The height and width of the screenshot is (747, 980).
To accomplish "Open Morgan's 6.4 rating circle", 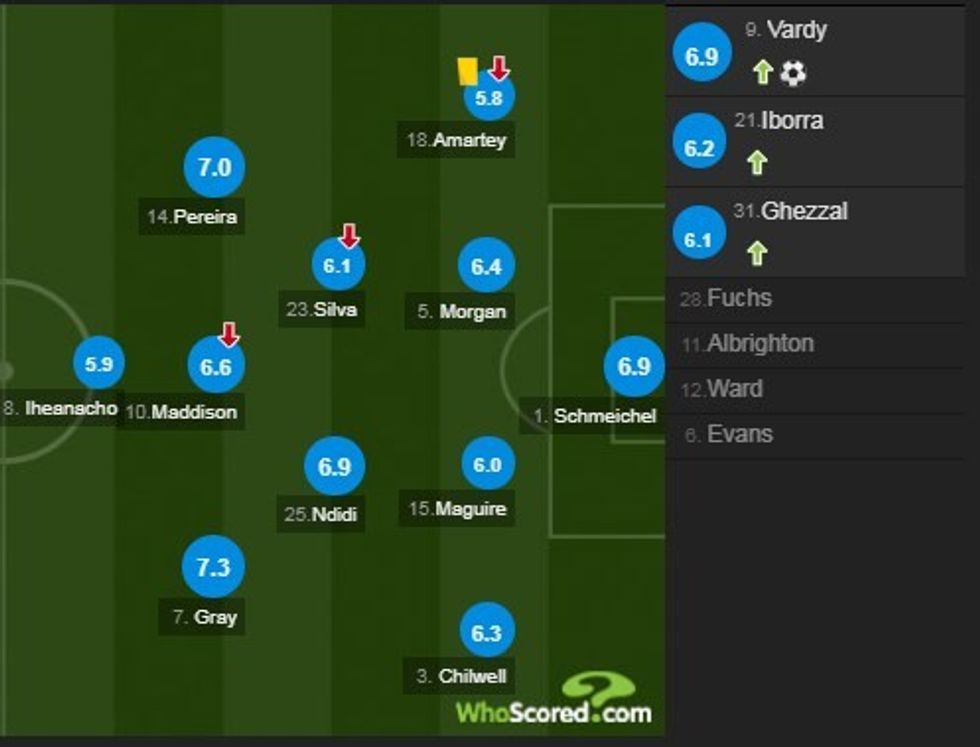I will tap(487, 266).
